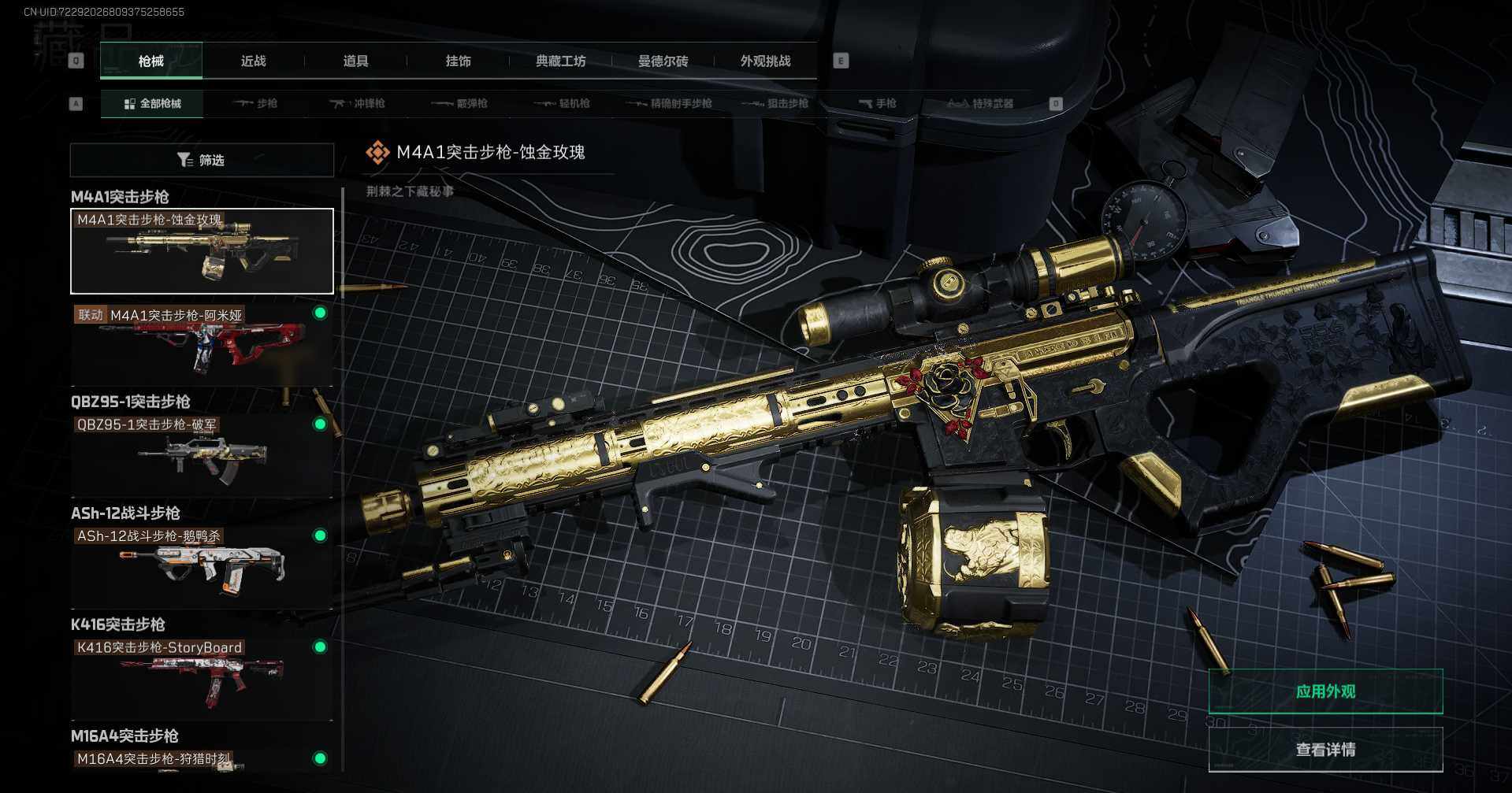1512x793 pixels.
Task: Pick the ASh-12 鹅鸭杀 skin
Action: (202, 566)
